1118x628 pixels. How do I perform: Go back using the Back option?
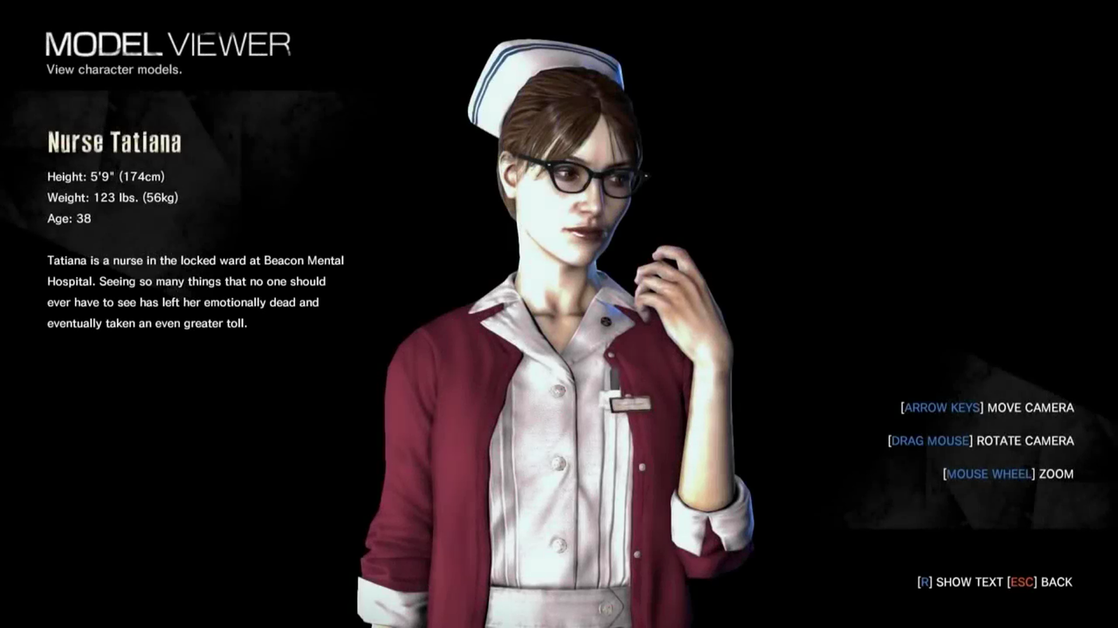[1040, 582]
